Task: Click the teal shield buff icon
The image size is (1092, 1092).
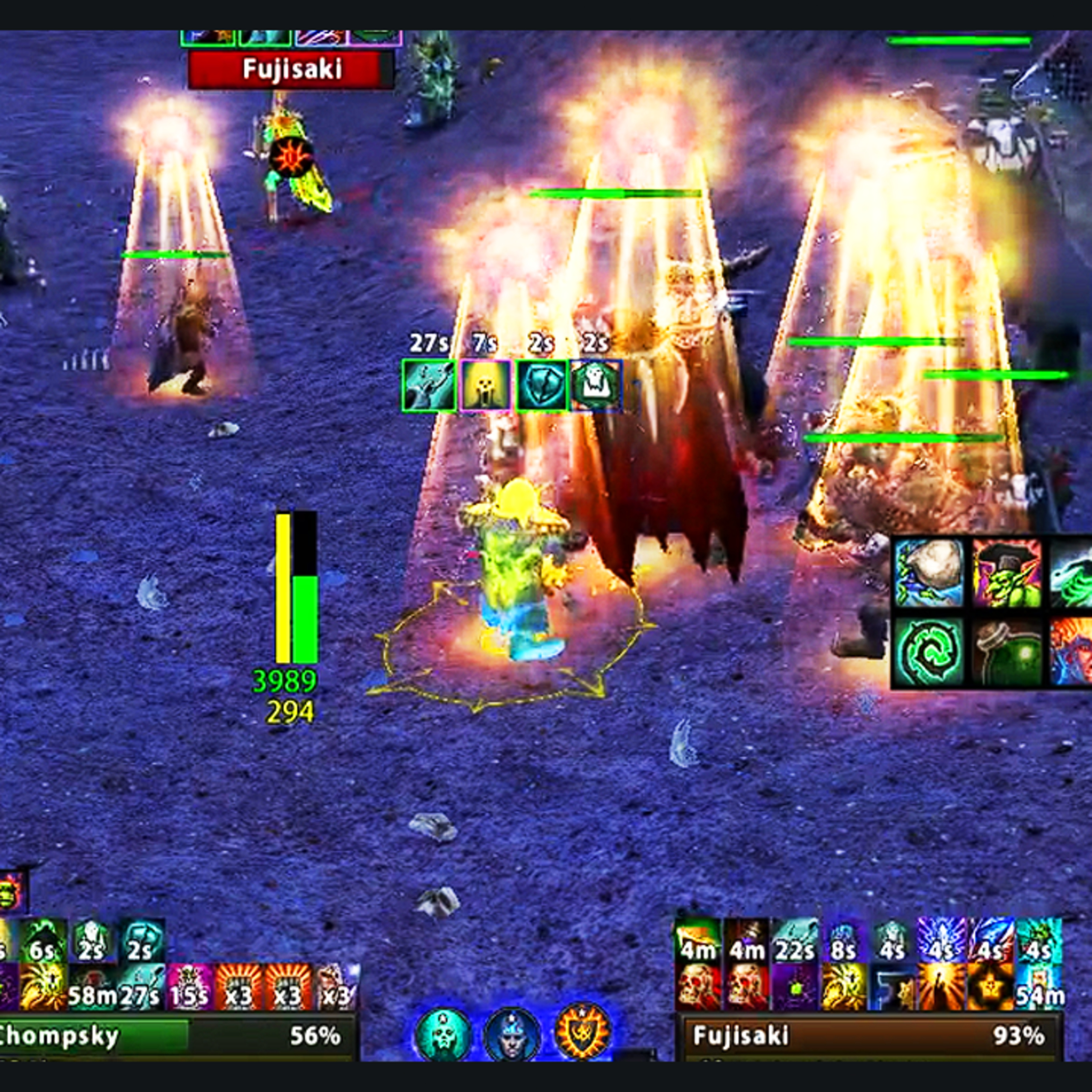Action: (x=541, y=385)
